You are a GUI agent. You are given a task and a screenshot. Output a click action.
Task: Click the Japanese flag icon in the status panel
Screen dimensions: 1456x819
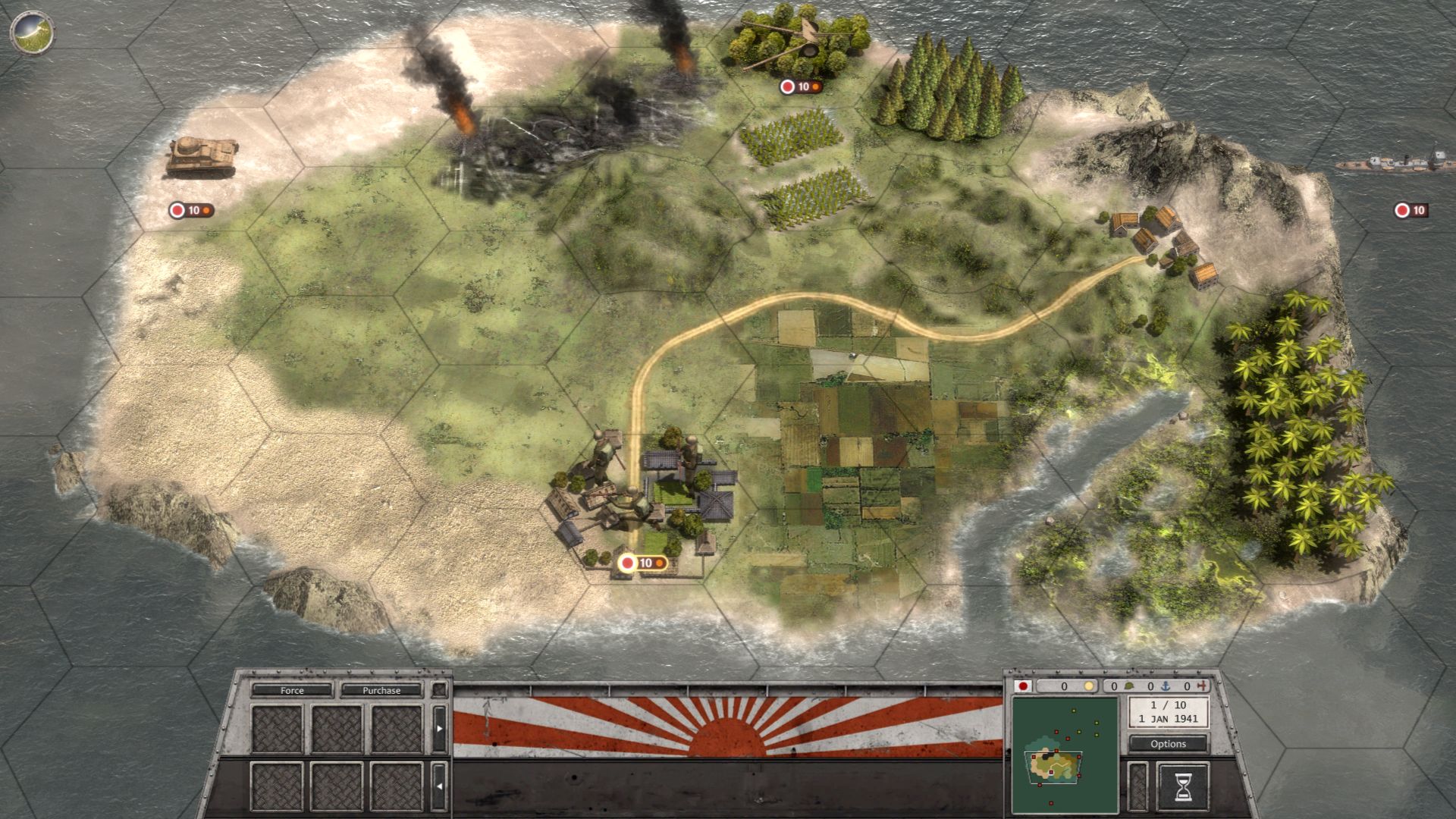1024,686
